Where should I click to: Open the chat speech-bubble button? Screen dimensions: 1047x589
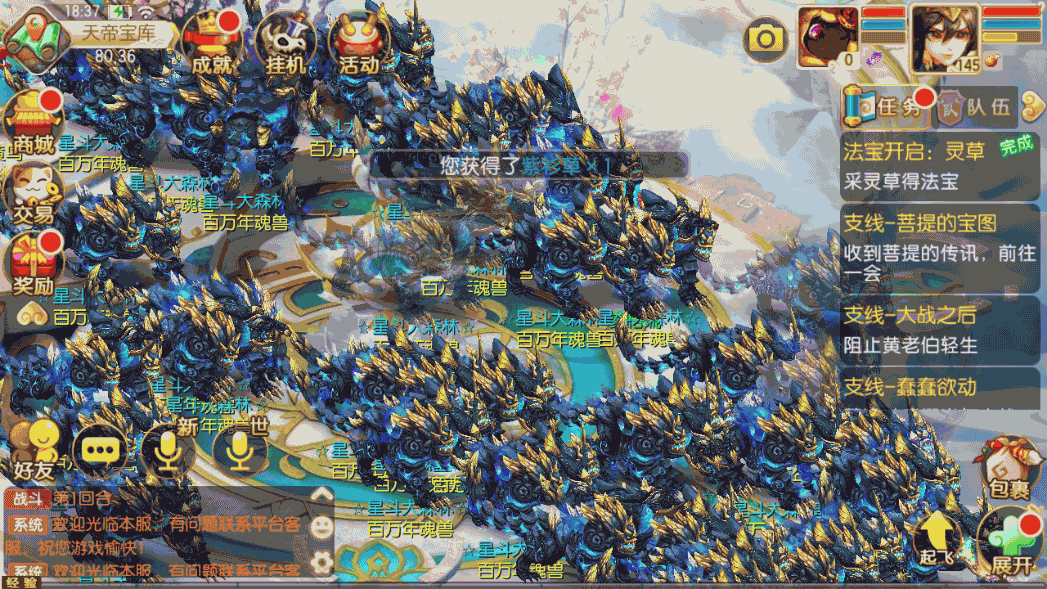99,451
